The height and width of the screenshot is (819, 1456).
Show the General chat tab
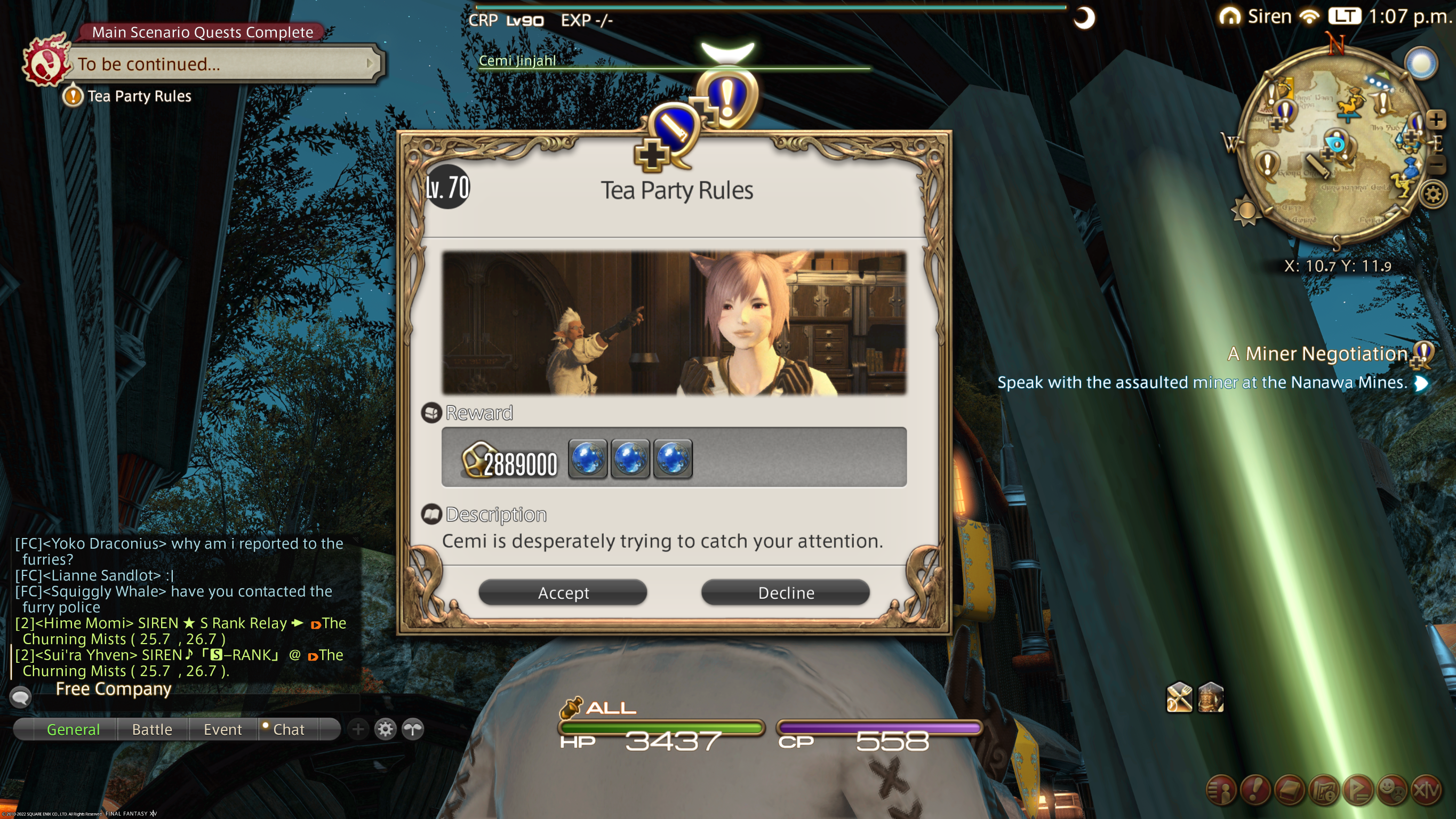point(73,729)
